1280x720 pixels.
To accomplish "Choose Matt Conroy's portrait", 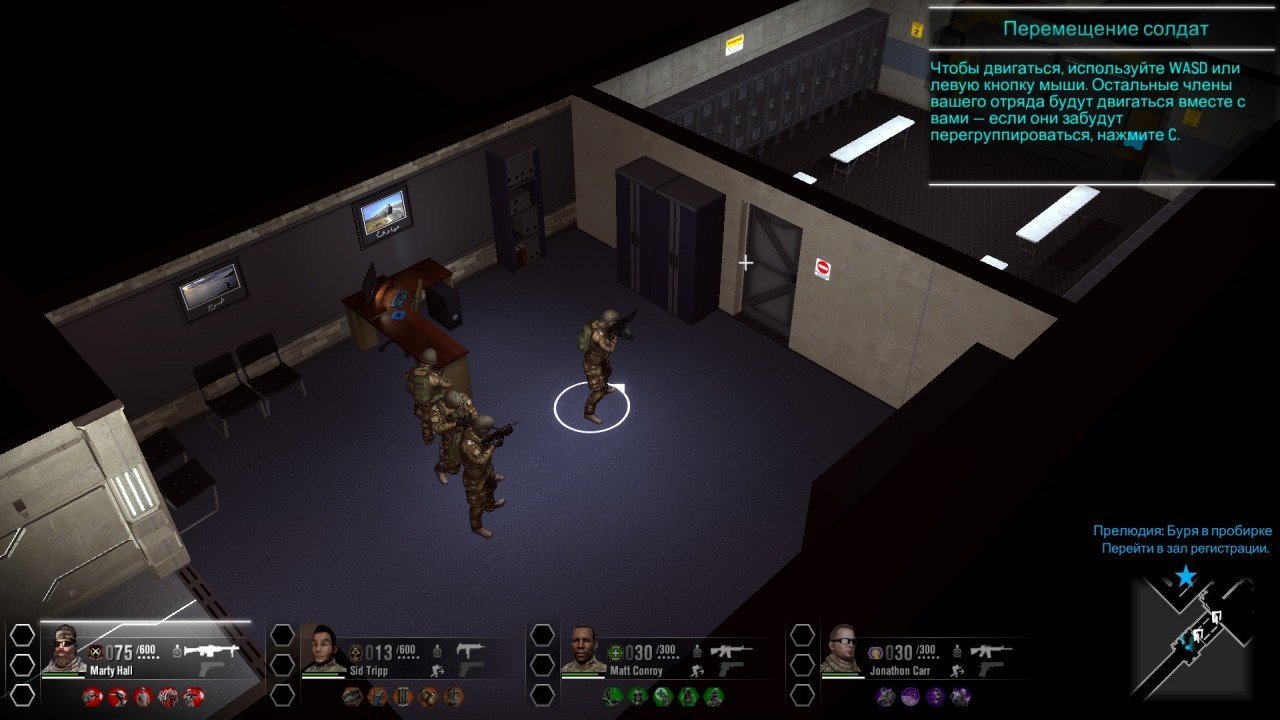I will click(x=583, y=648).
